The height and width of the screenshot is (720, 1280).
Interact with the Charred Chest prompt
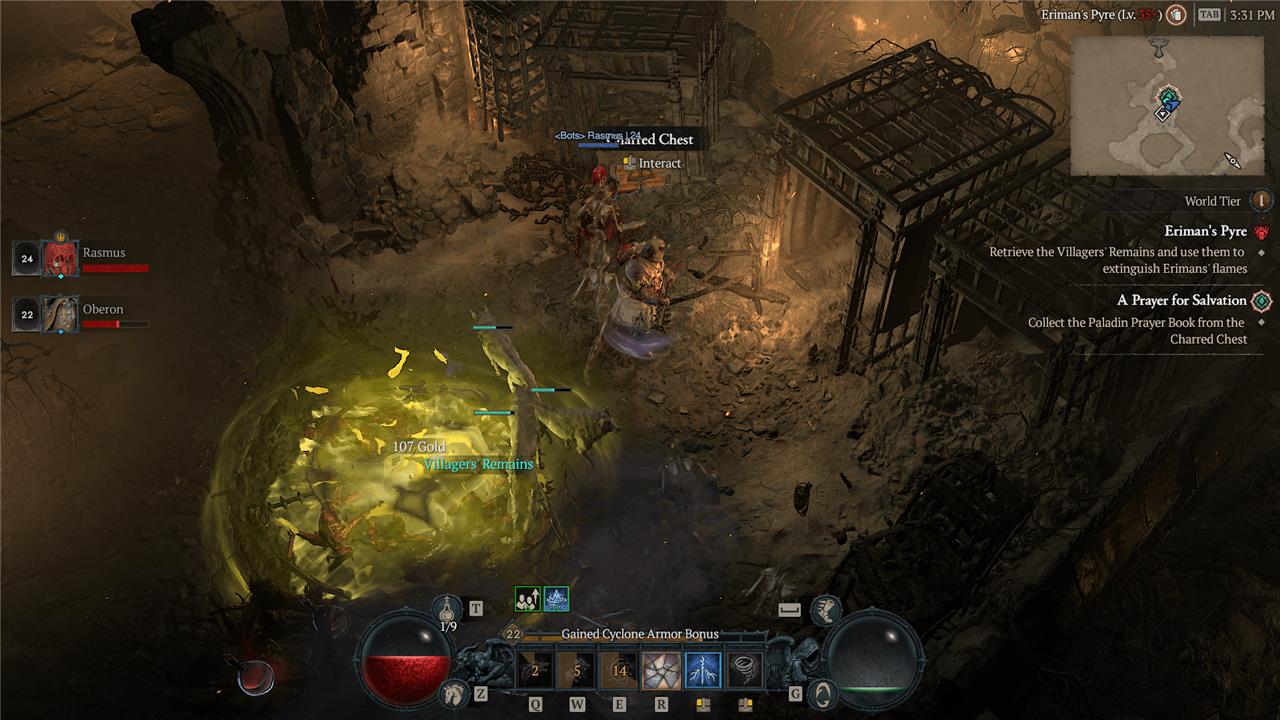click(x=659, y=163)
